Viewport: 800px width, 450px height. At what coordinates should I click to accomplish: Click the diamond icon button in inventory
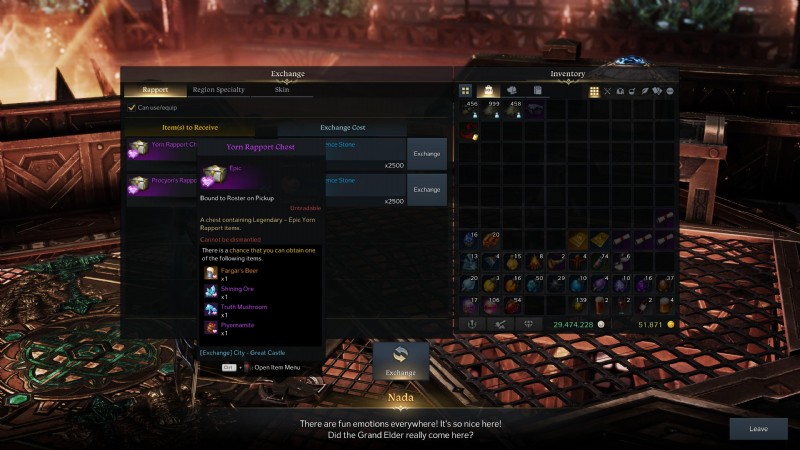pyautogui.click(x=529, y=324)
